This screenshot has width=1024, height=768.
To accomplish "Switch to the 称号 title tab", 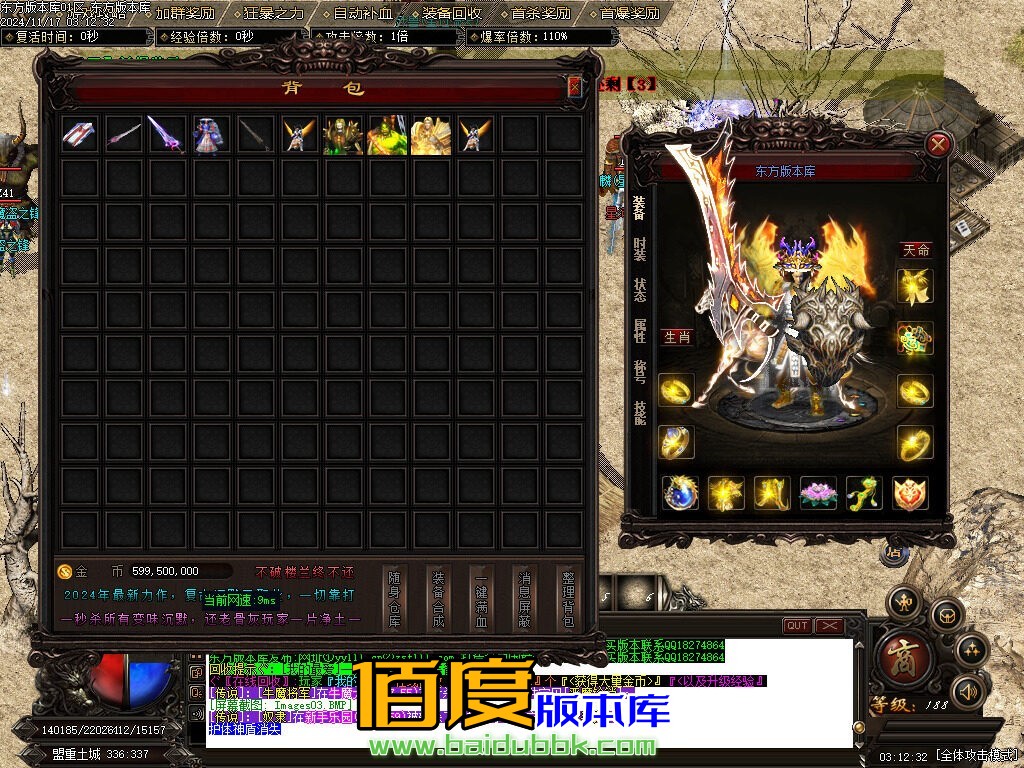I will click(639, 371).
